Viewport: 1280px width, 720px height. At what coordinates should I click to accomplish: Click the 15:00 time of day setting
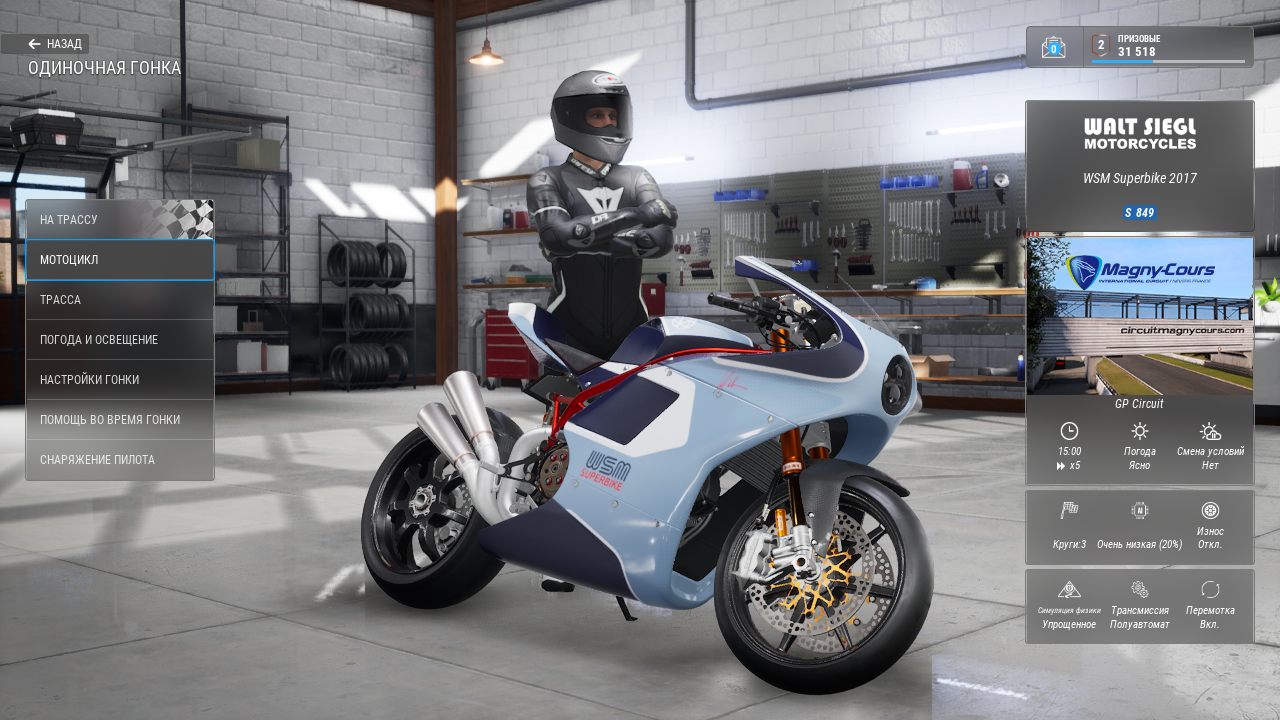pos(1069,445)
